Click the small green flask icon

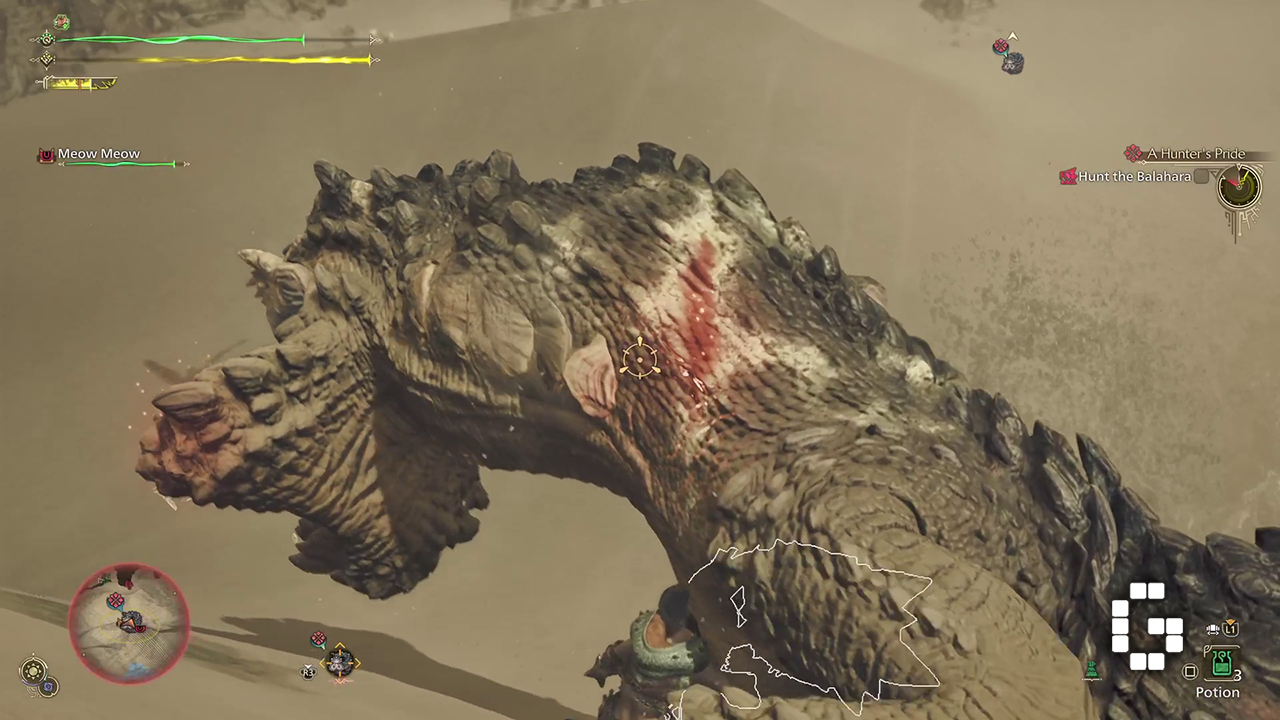[x=1092, y=670]
